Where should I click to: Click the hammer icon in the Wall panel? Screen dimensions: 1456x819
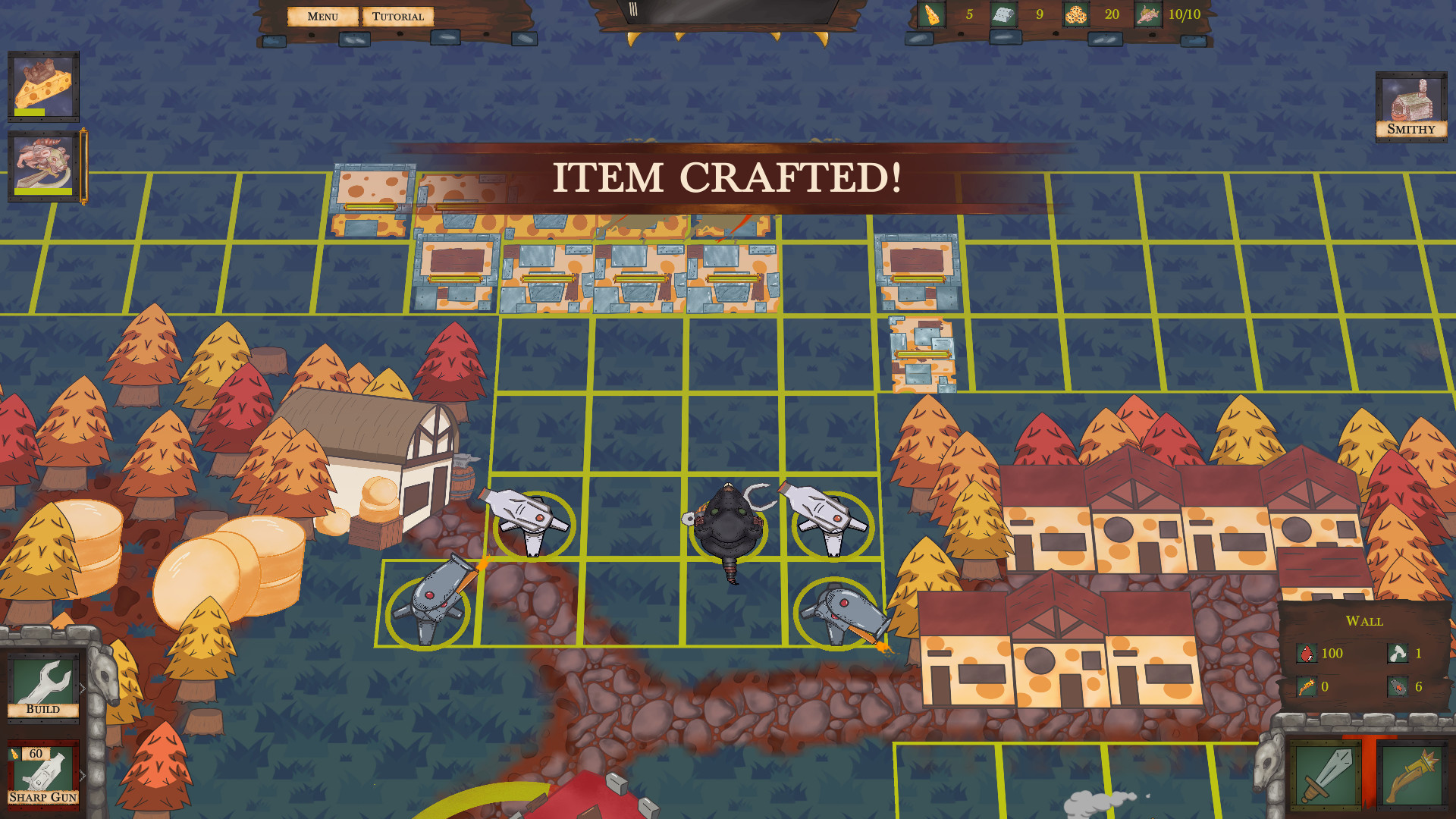click(x=1399, y=652)
